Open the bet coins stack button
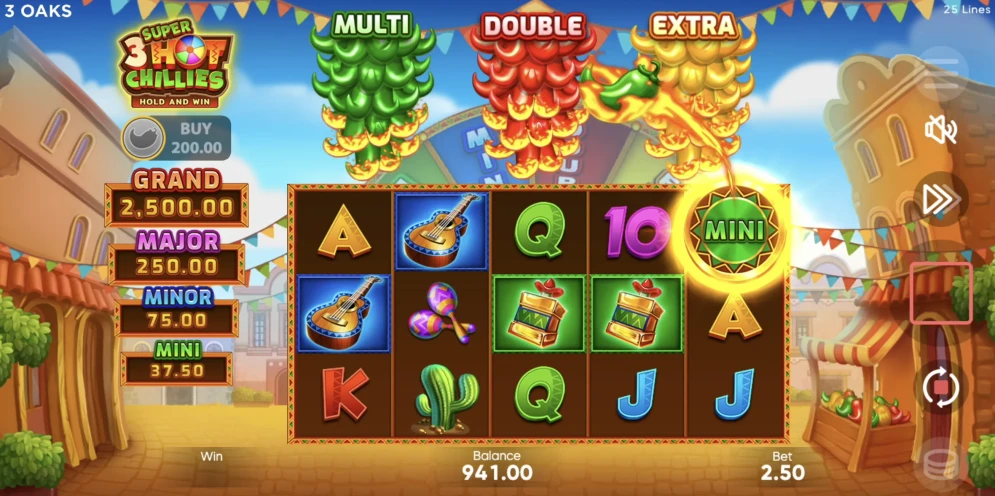Screen dimensions: 995x496 pos(940,461)
